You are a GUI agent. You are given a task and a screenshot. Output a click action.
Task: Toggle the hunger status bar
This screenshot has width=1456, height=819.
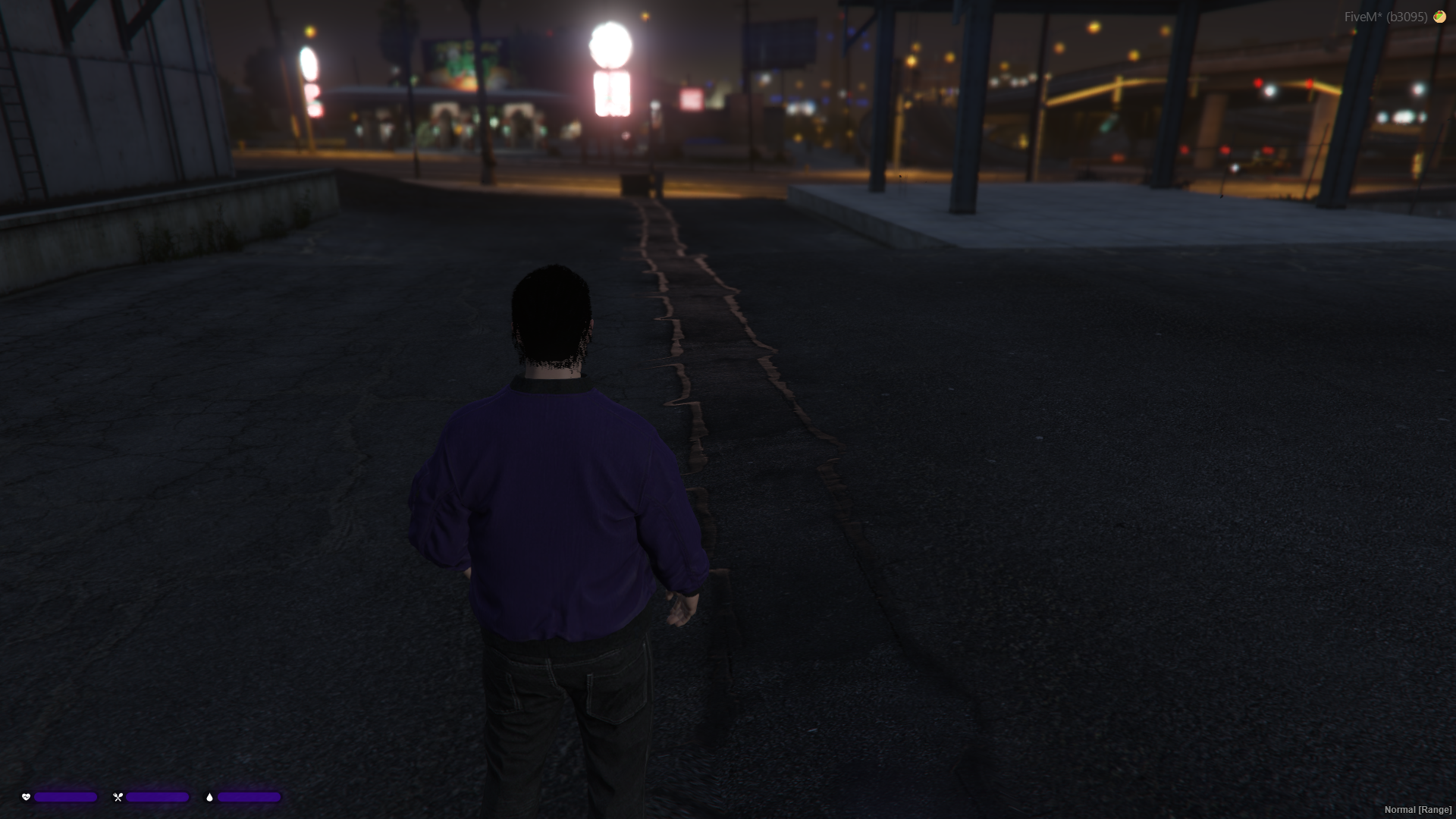[x=157, y=797]
